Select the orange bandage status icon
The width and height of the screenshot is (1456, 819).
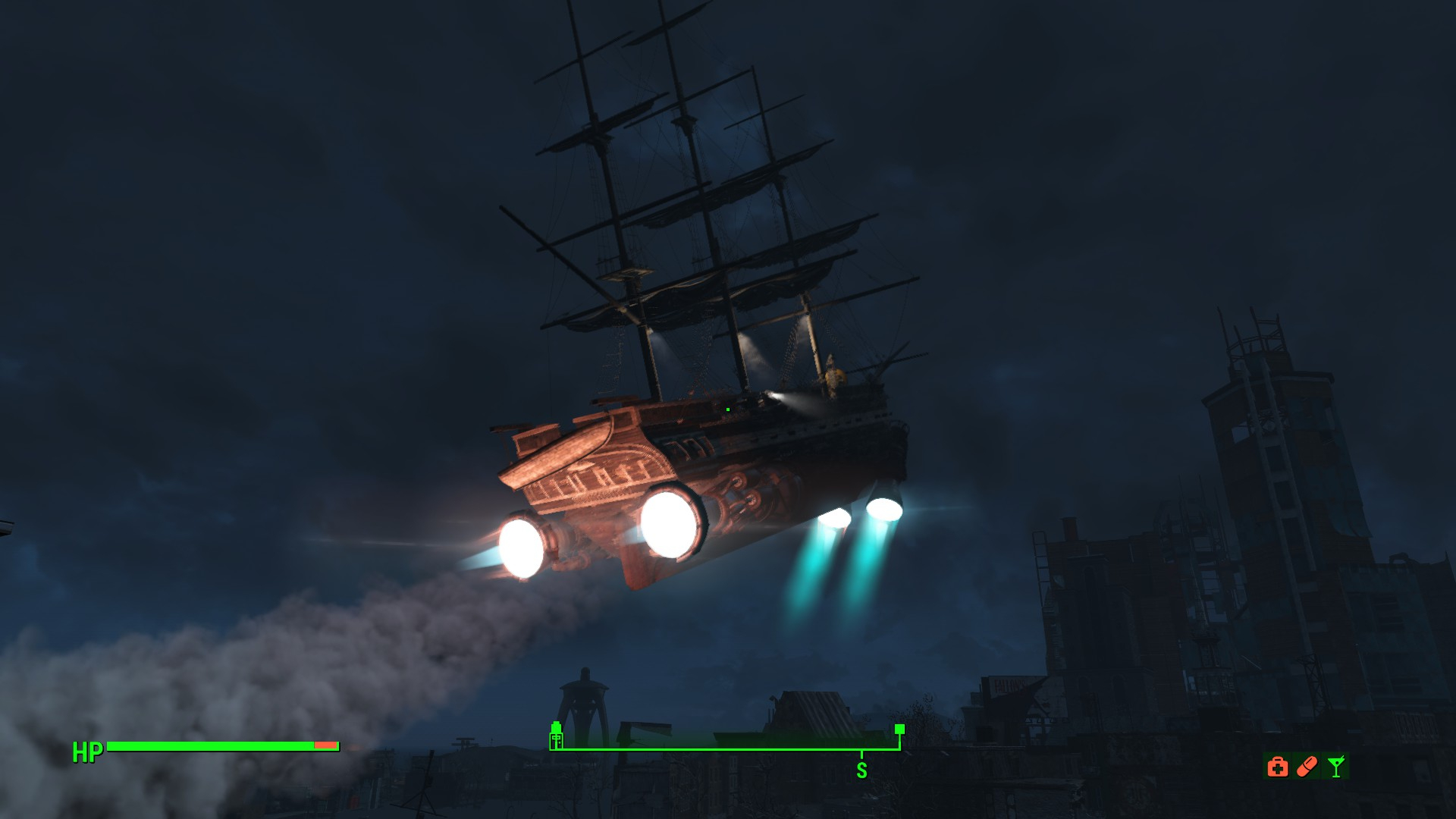(1307, 767)
